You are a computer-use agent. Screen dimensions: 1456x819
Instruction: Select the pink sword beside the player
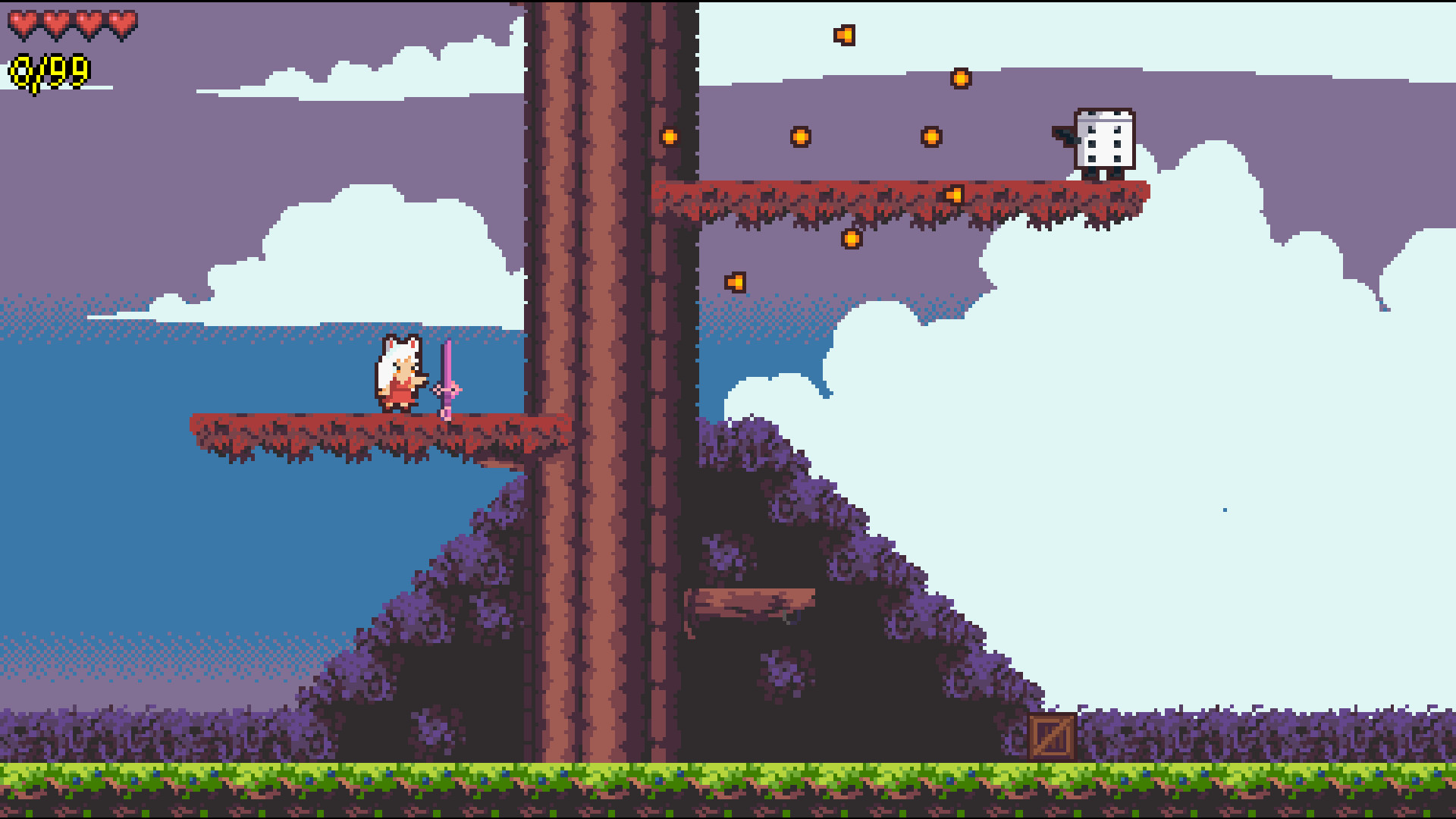click(447, 375)
